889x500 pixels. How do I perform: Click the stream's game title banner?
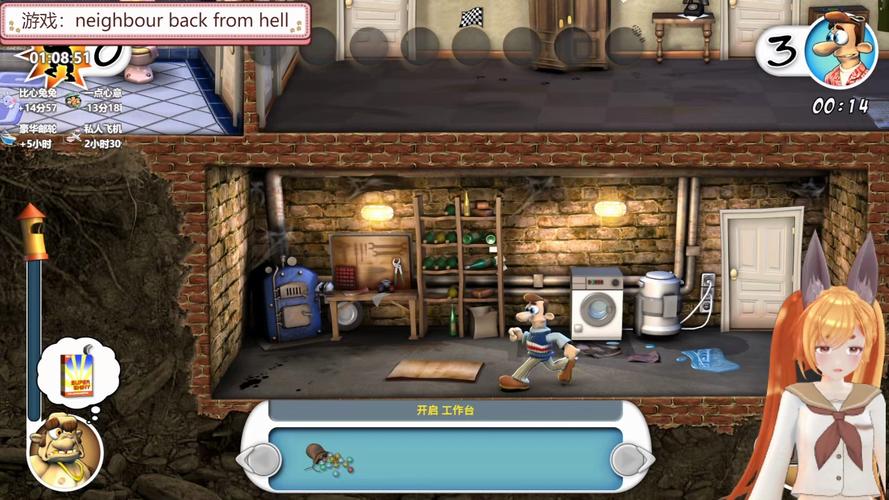(155, 21)
